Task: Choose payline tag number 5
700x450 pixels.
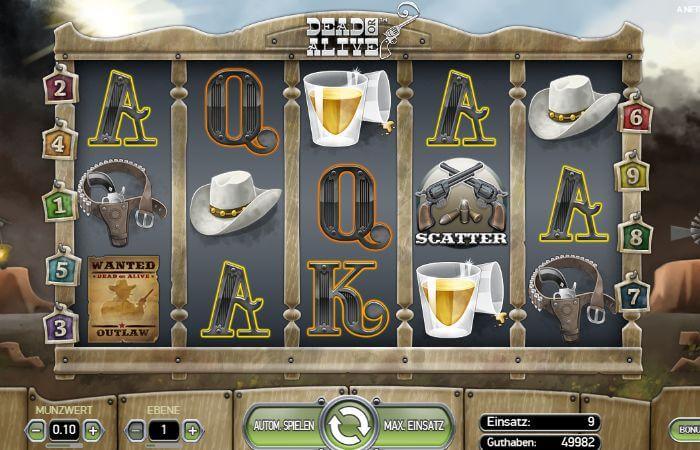Action: click(60, 268)
